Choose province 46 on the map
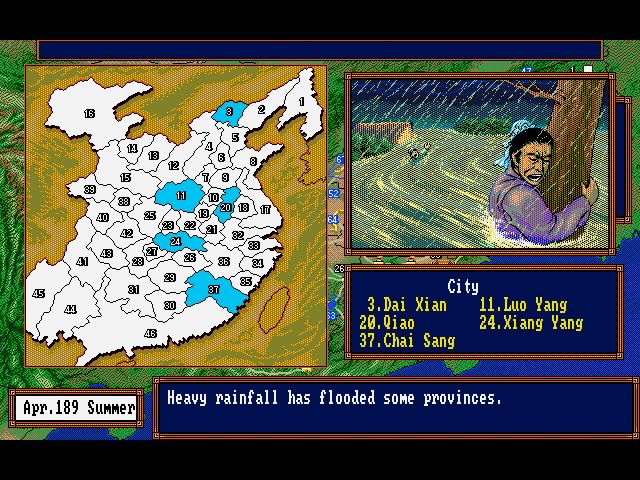640x480 pixels. pyautogui.click(x=150, y=333)
